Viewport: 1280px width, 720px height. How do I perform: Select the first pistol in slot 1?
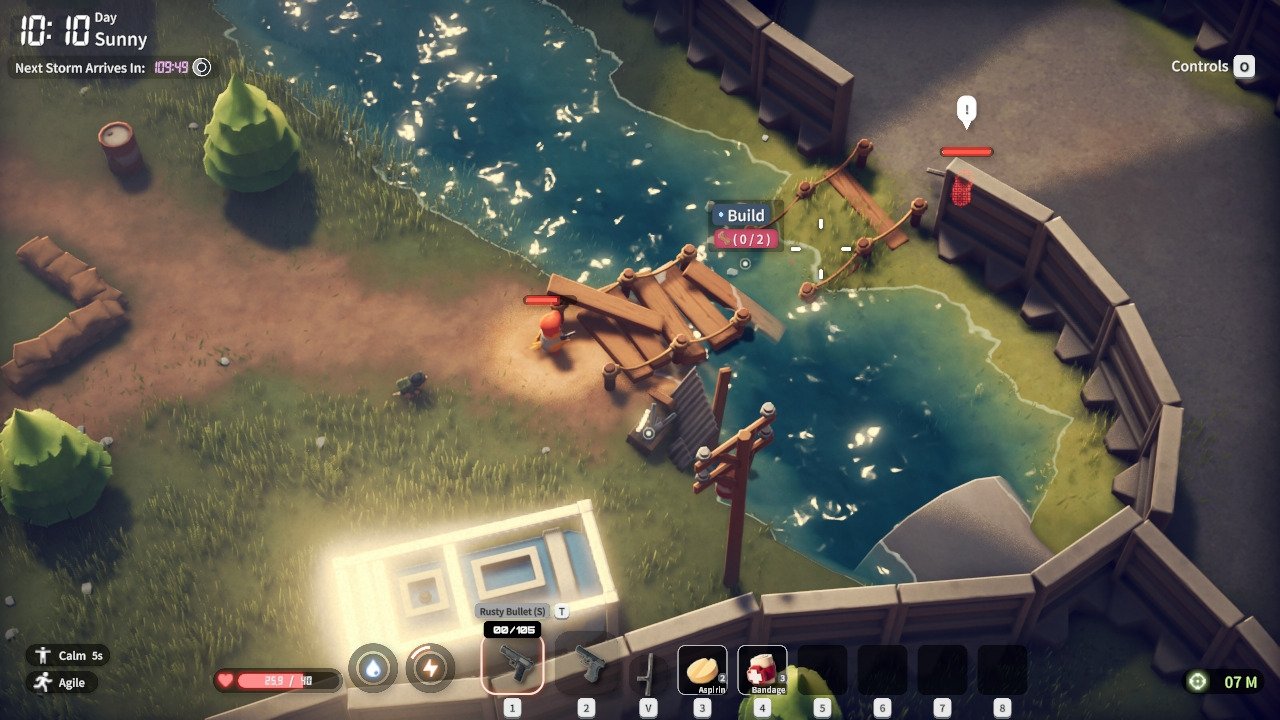click(512, 664)
